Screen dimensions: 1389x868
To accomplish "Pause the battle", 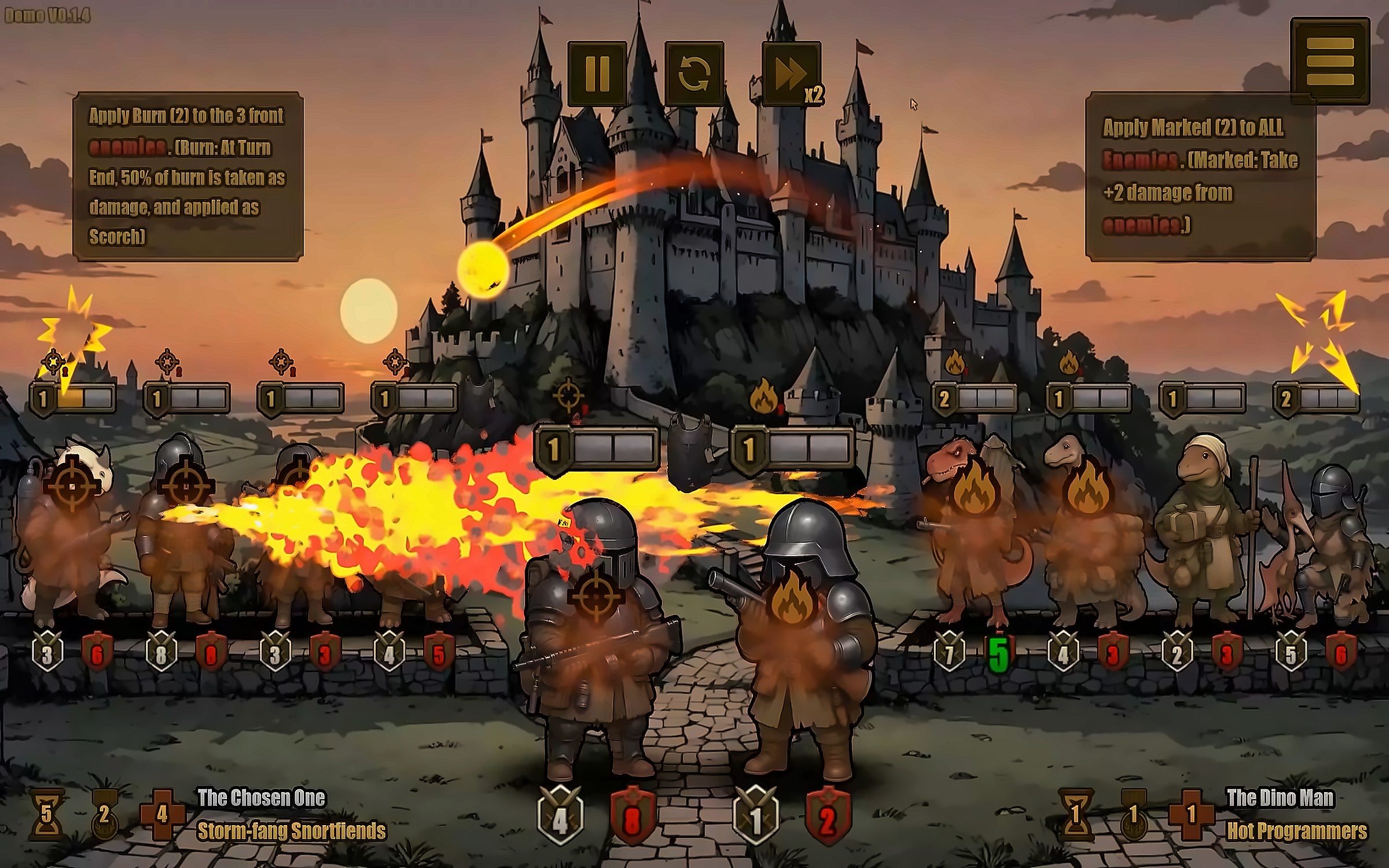I will pos(597,73).
